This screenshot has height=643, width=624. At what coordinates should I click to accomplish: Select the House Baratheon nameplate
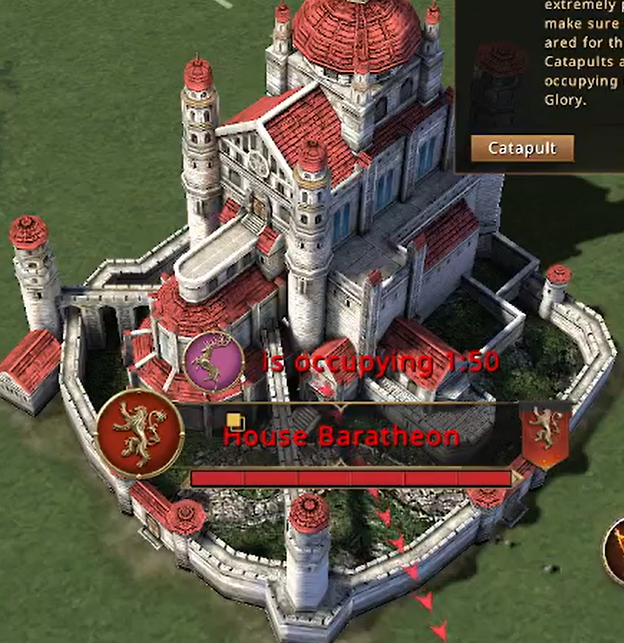click(340, 436)
